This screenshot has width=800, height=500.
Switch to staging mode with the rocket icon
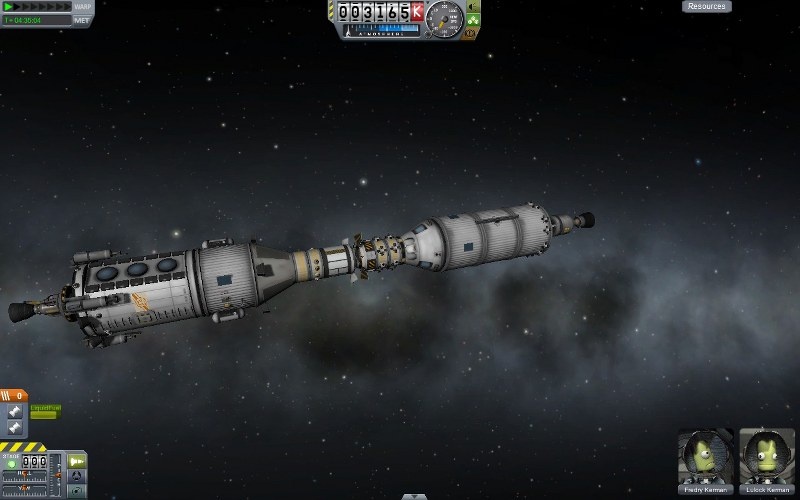[76, 461]
